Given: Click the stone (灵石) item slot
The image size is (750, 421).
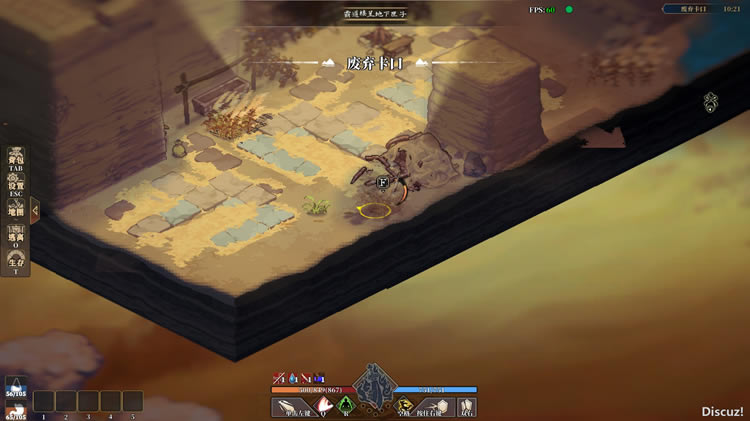Looking at the screenshot, I should point(466,406).
